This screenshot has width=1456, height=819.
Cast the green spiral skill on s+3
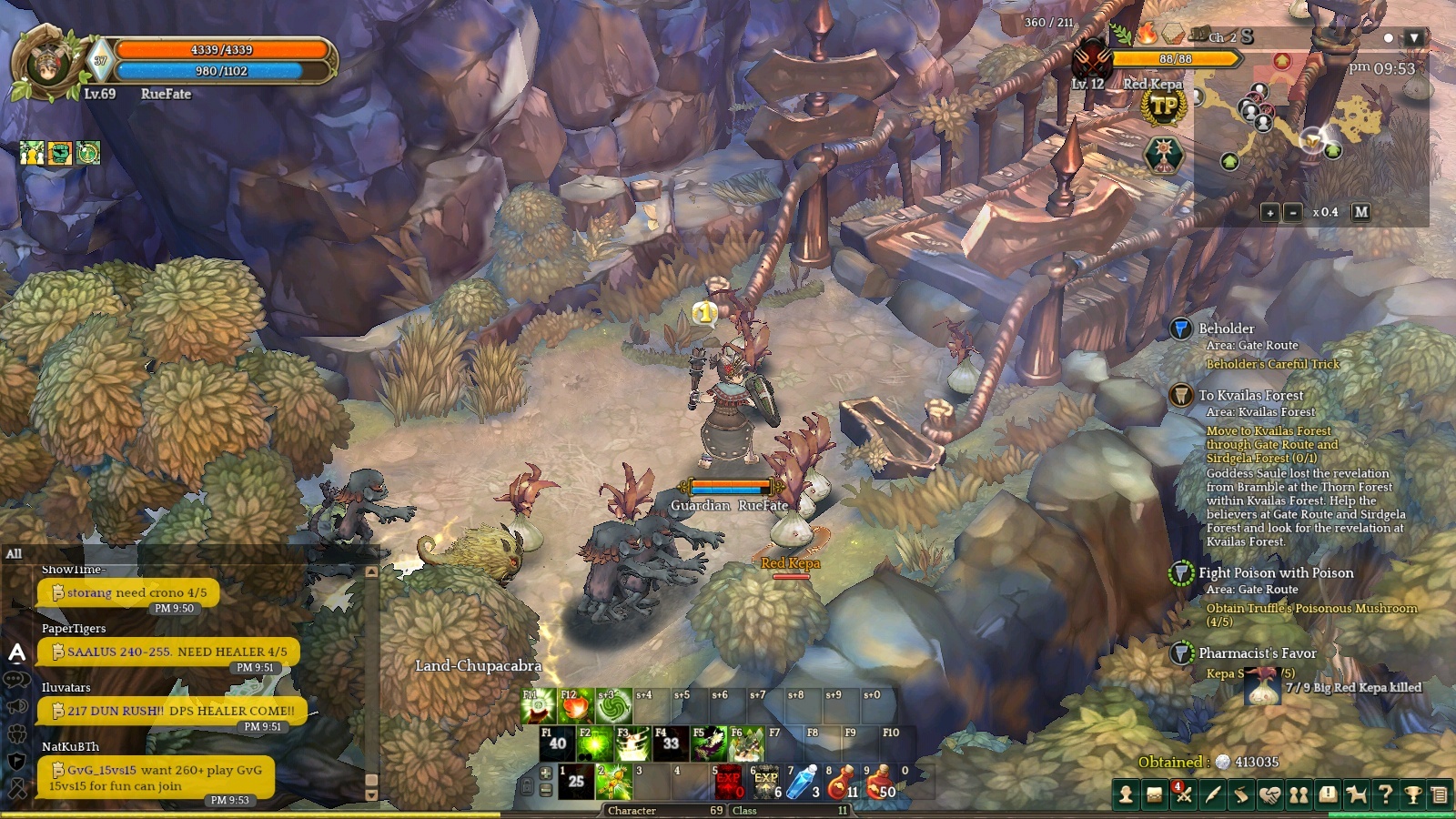[613, 706]
